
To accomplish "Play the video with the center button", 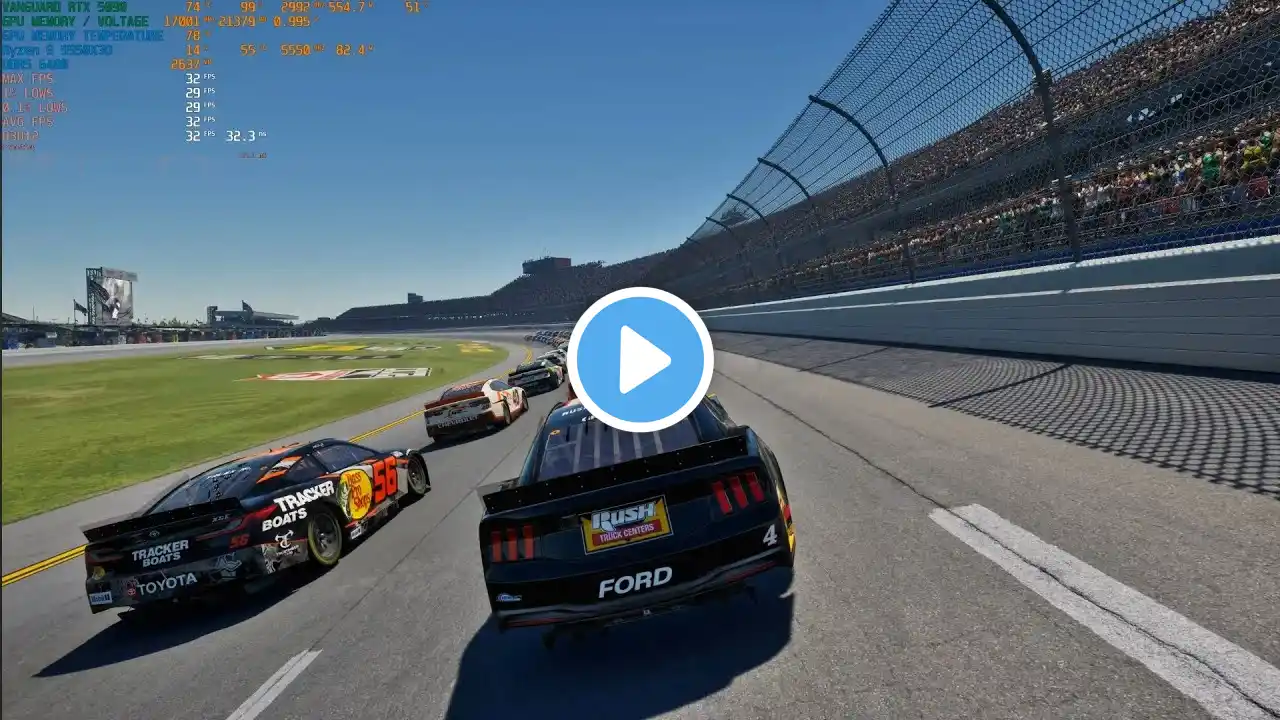I will pos(640,359).
